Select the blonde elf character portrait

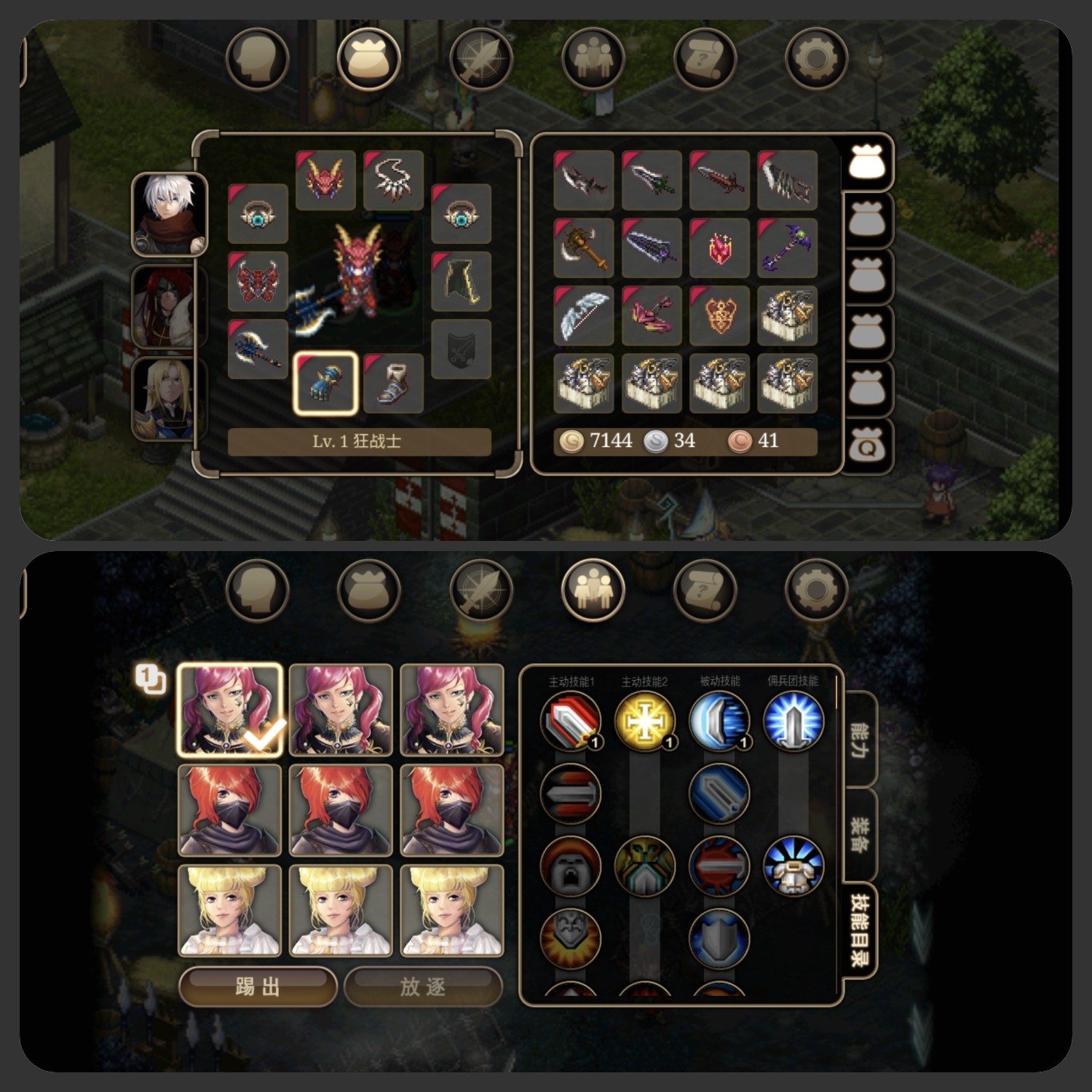pos(167,399)
